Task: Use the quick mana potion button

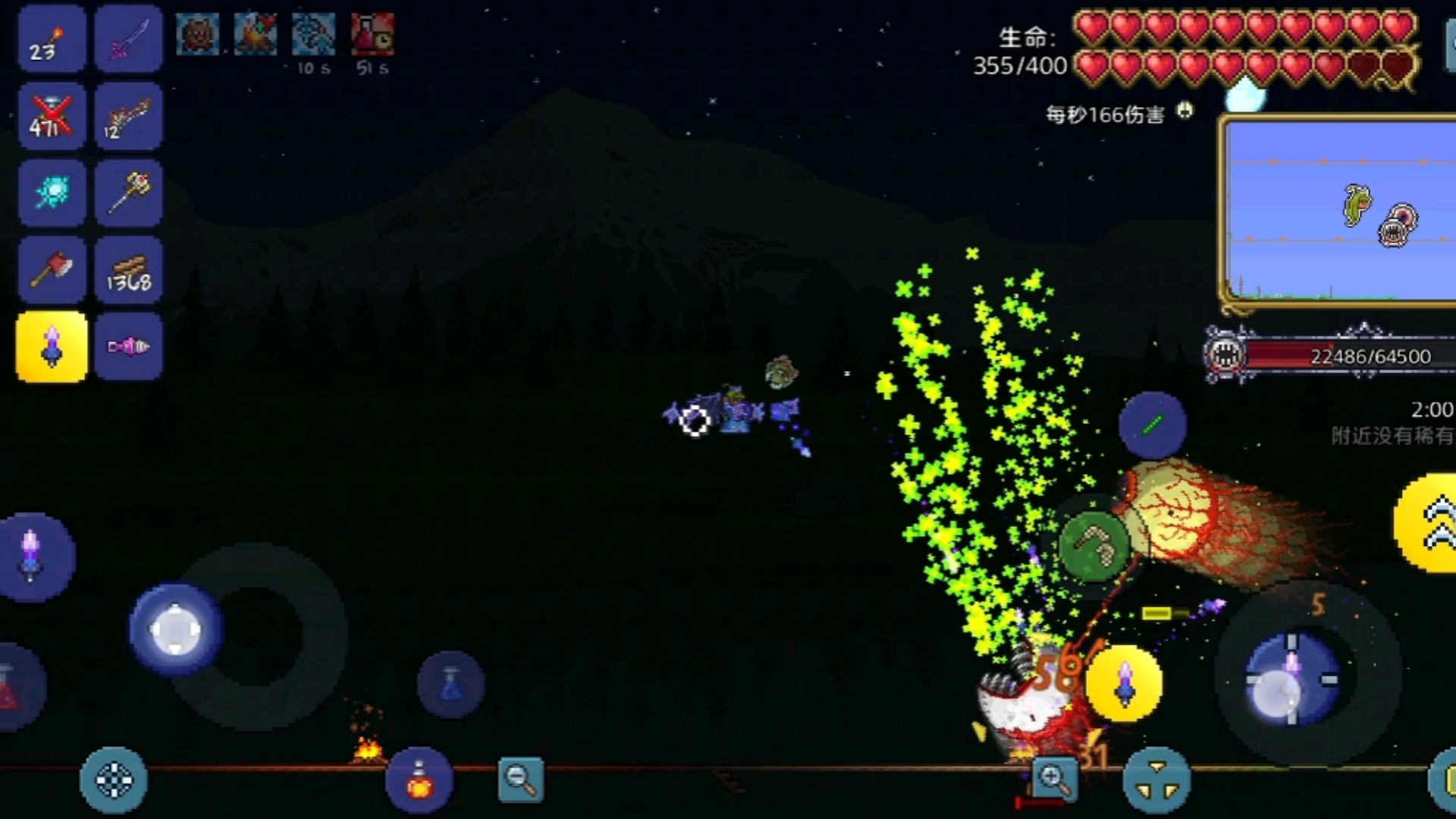Action: click(x=451, y=685)
